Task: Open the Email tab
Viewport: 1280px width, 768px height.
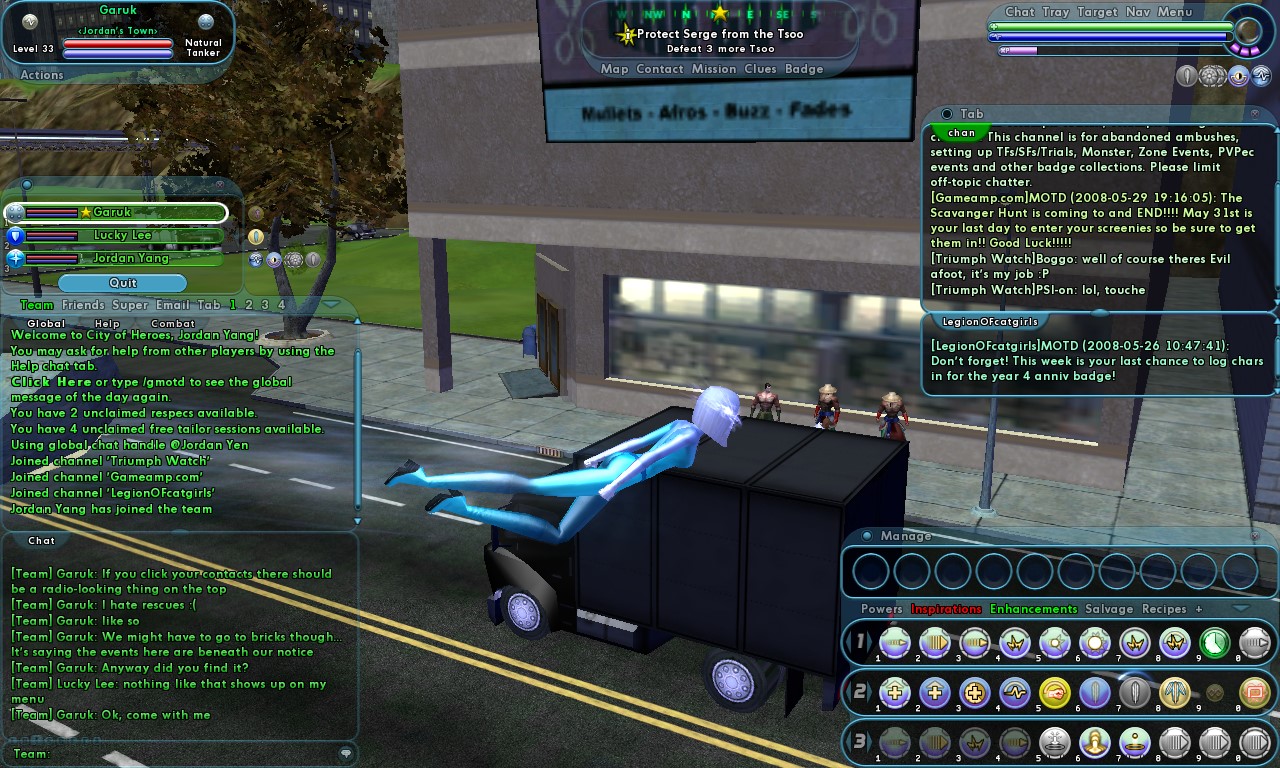Action: tap(172, 305)
